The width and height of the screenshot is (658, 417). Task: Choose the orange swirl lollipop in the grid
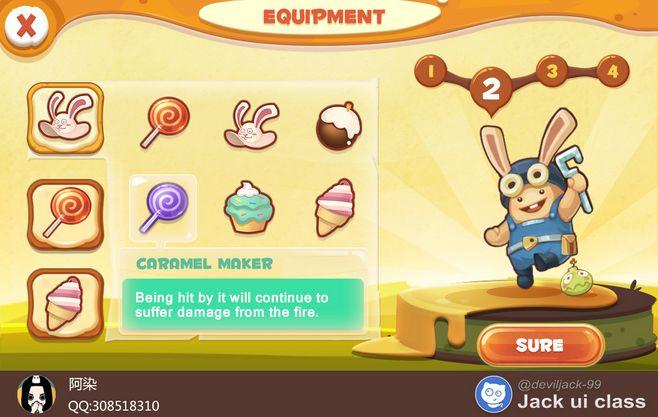tap(160, 122)
